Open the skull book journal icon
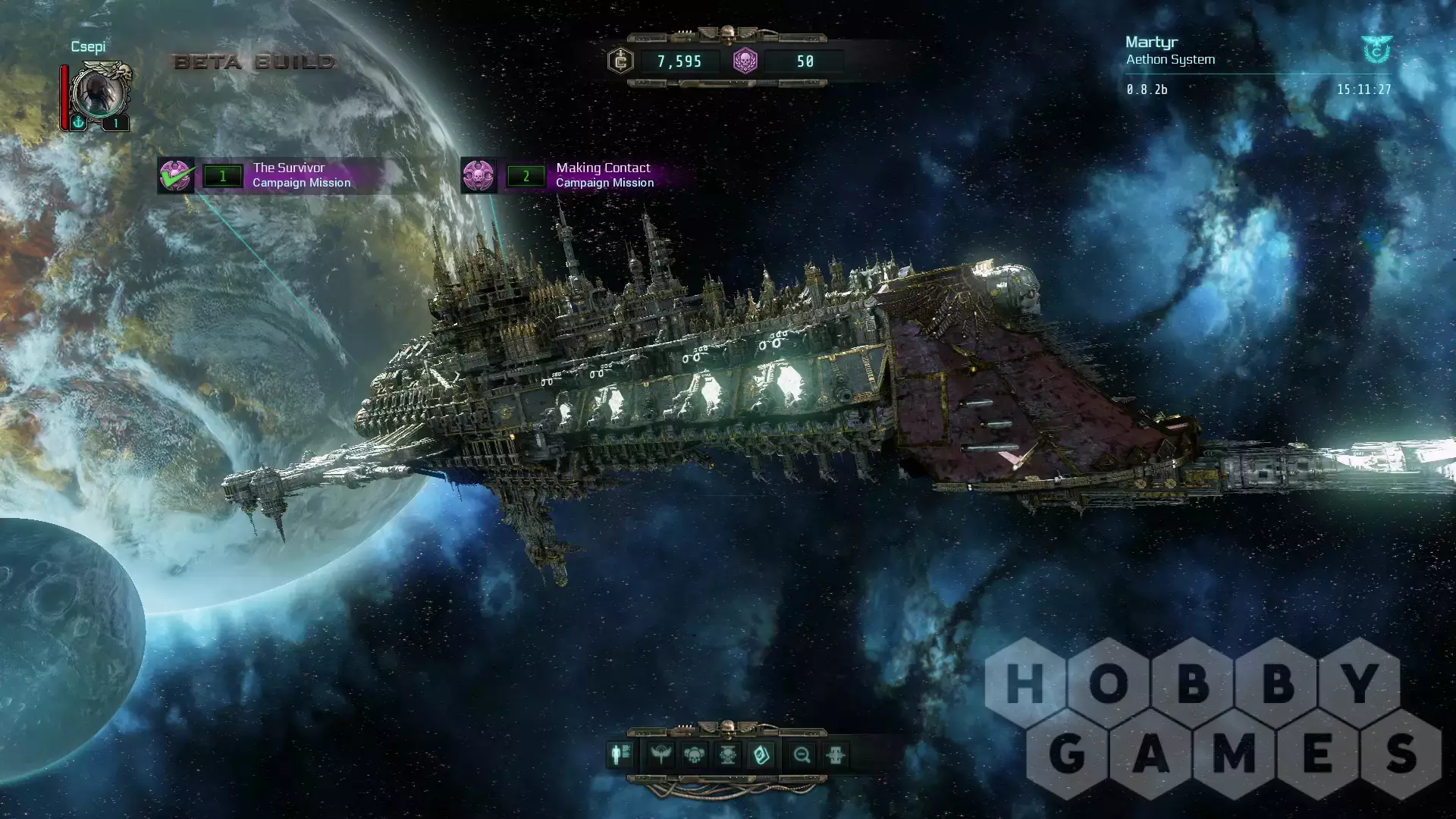This screenshot has height=819, width=1456. pyautogui.click(x=761, y=755)
